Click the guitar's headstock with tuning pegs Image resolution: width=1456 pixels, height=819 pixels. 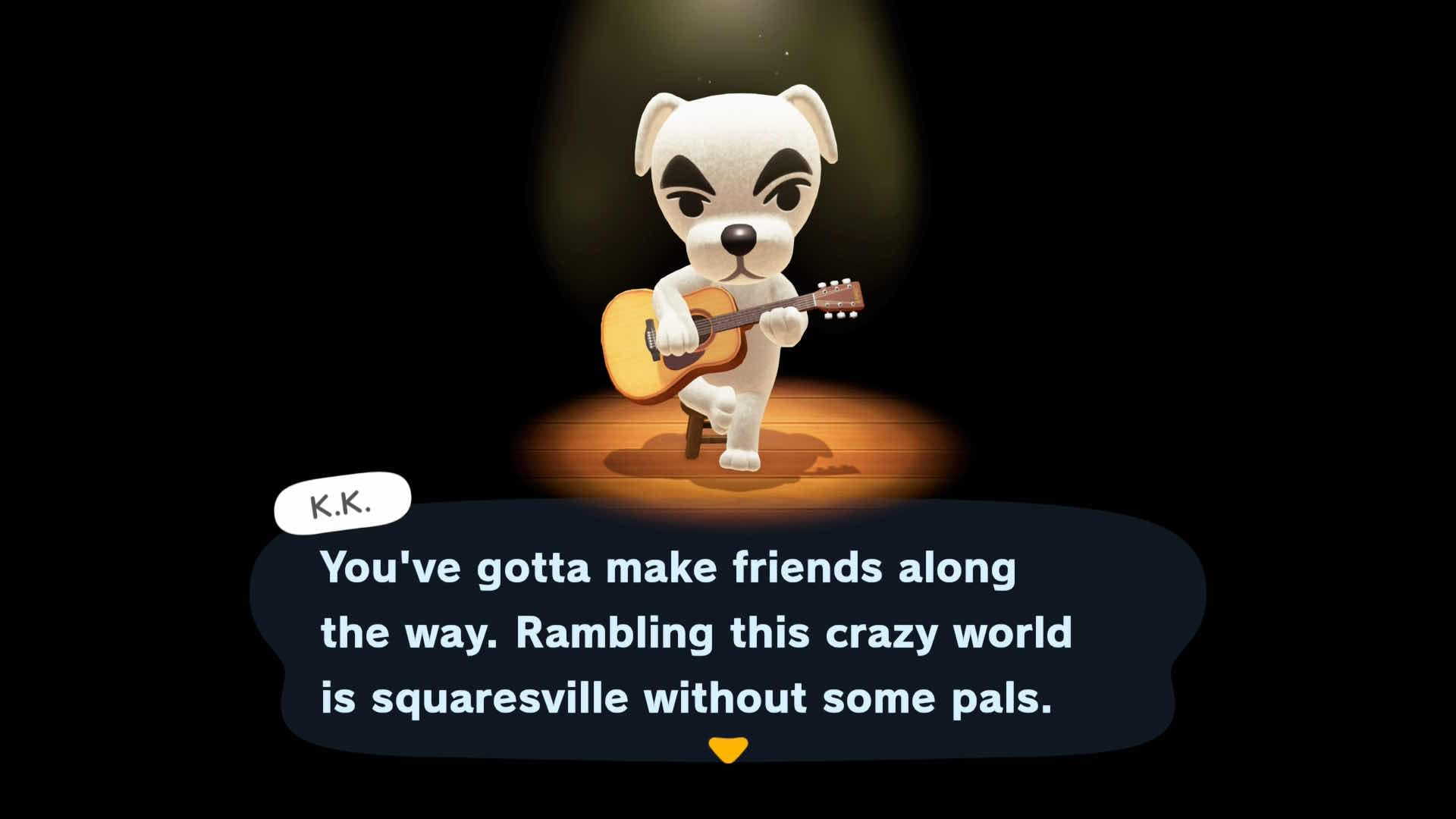[x=838, y=296]
